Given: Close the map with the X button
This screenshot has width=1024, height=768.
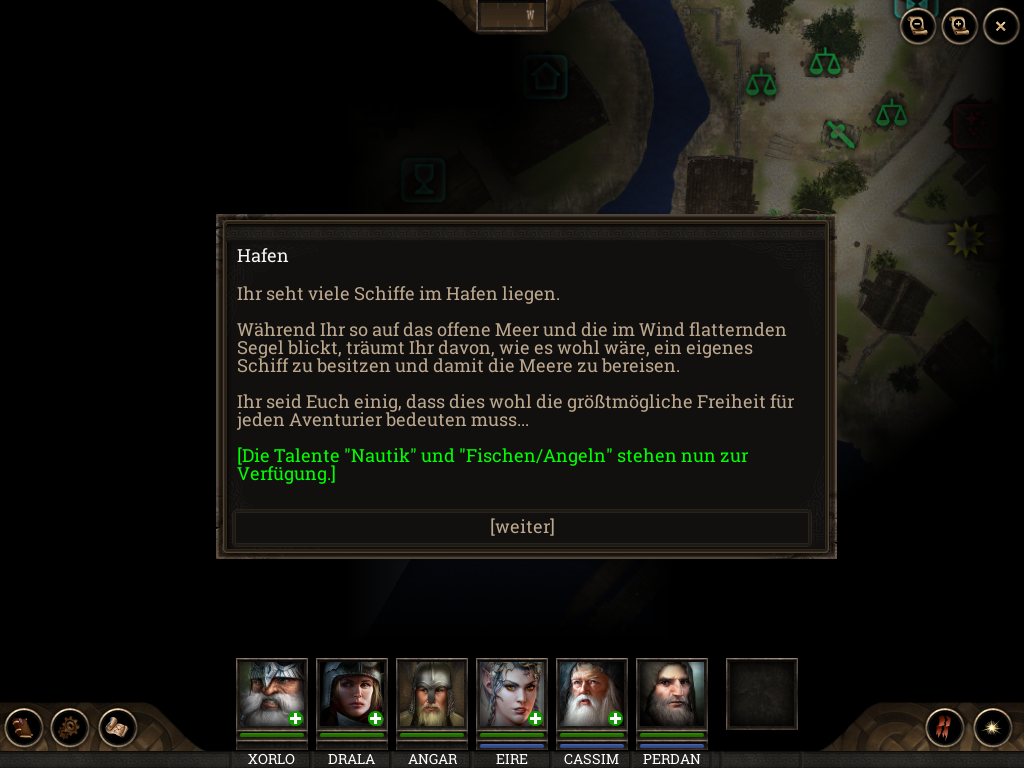Looking at the screenshot, I should click(1000, 26).
